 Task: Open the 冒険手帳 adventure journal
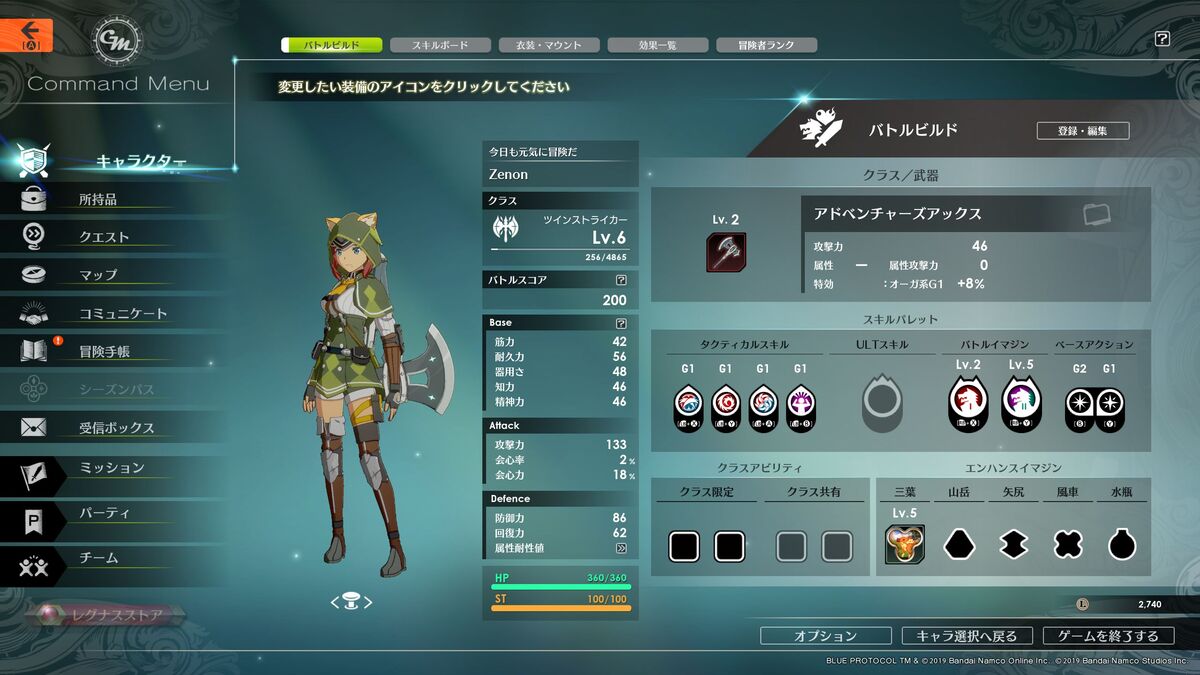[x=104, y=351]
